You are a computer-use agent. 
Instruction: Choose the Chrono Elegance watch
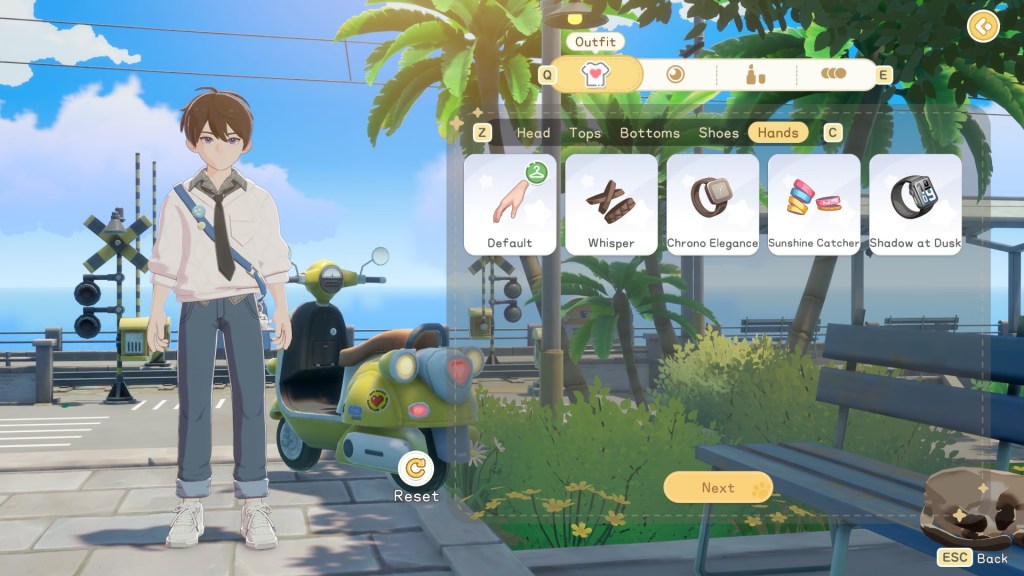click(712, 204)
